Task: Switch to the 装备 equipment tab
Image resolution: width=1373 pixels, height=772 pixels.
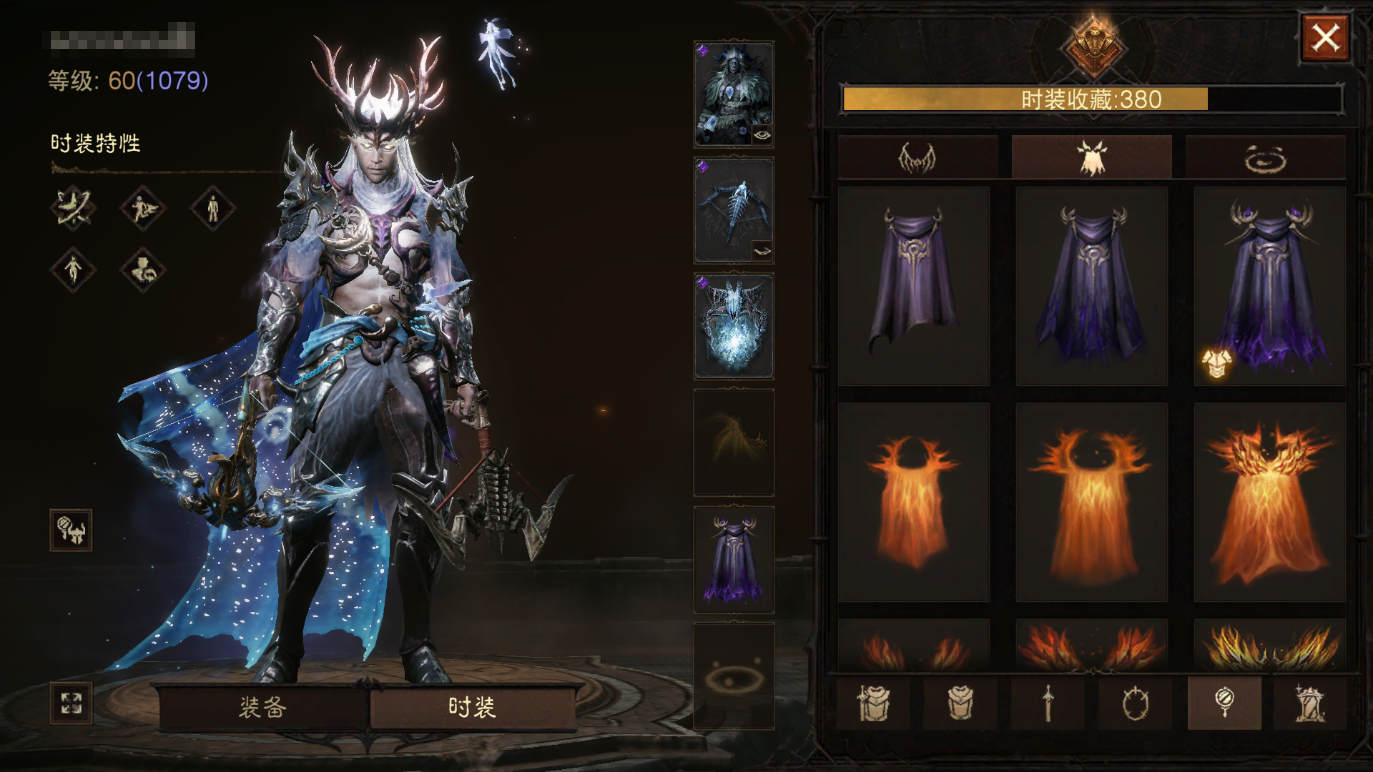Action: pos(263,708)
